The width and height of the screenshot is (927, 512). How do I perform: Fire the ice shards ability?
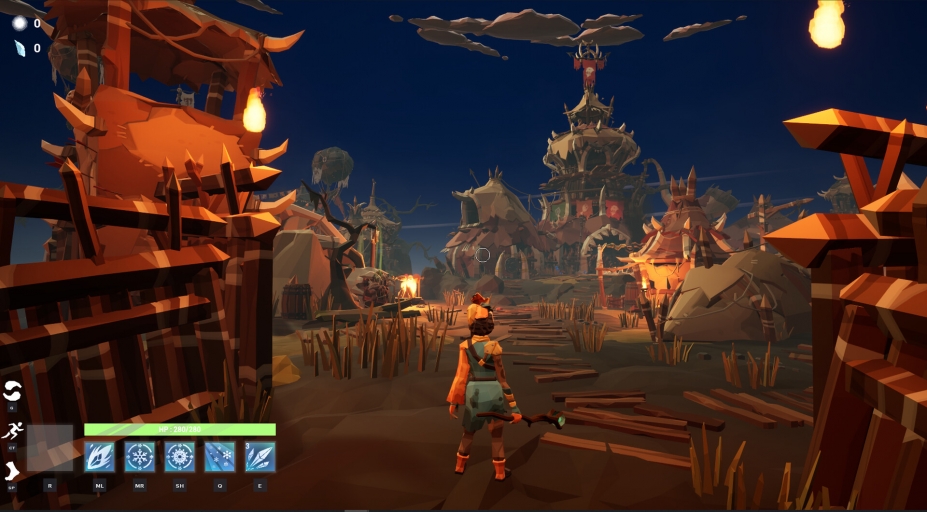pos(260,457)
